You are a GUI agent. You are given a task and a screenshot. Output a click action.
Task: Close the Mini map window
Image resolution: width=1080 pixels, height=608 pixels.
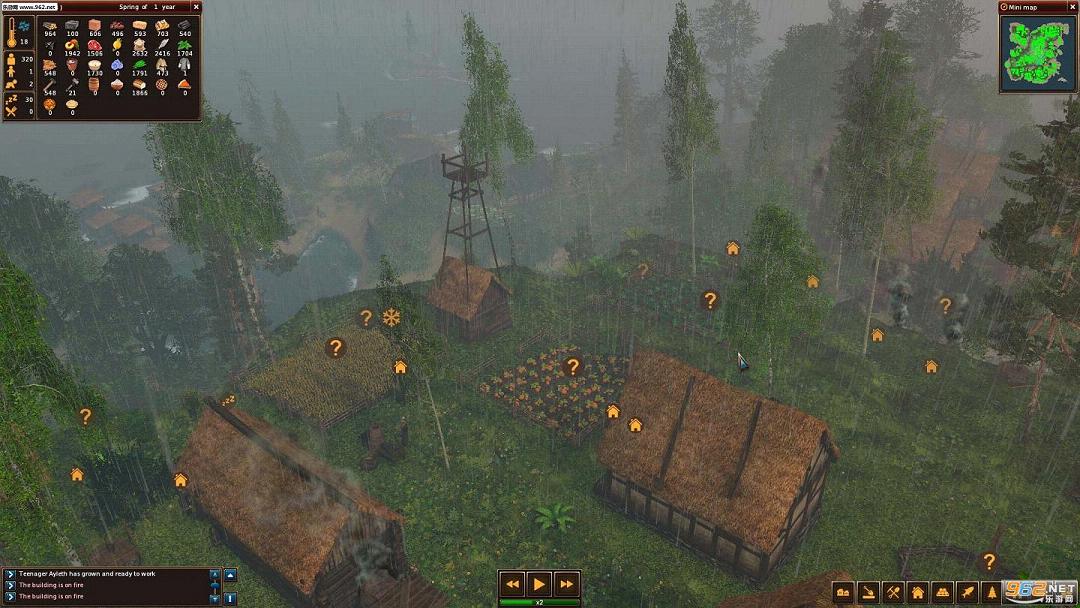pyautogui.click(x=1072, y=7)
